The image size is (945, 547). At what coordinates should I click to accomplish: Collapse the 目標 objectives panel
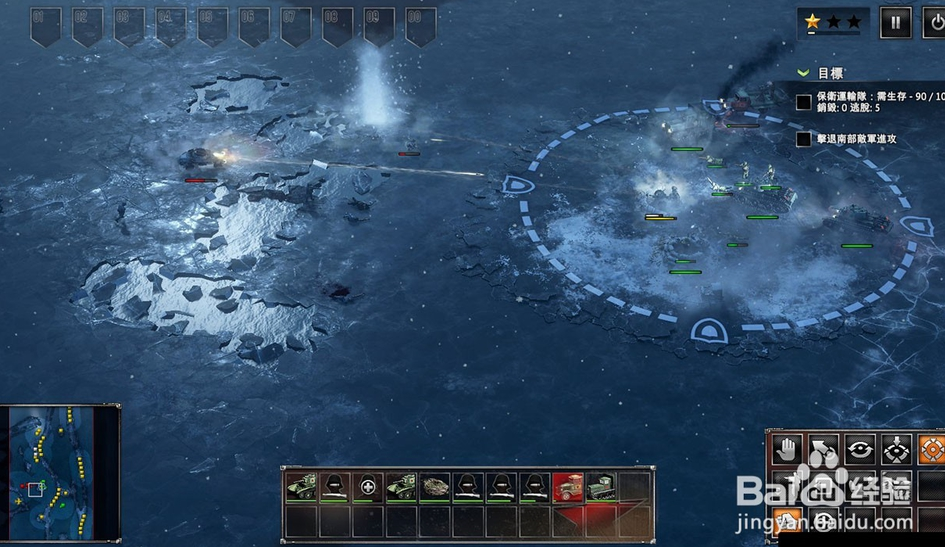coord(803,73)
